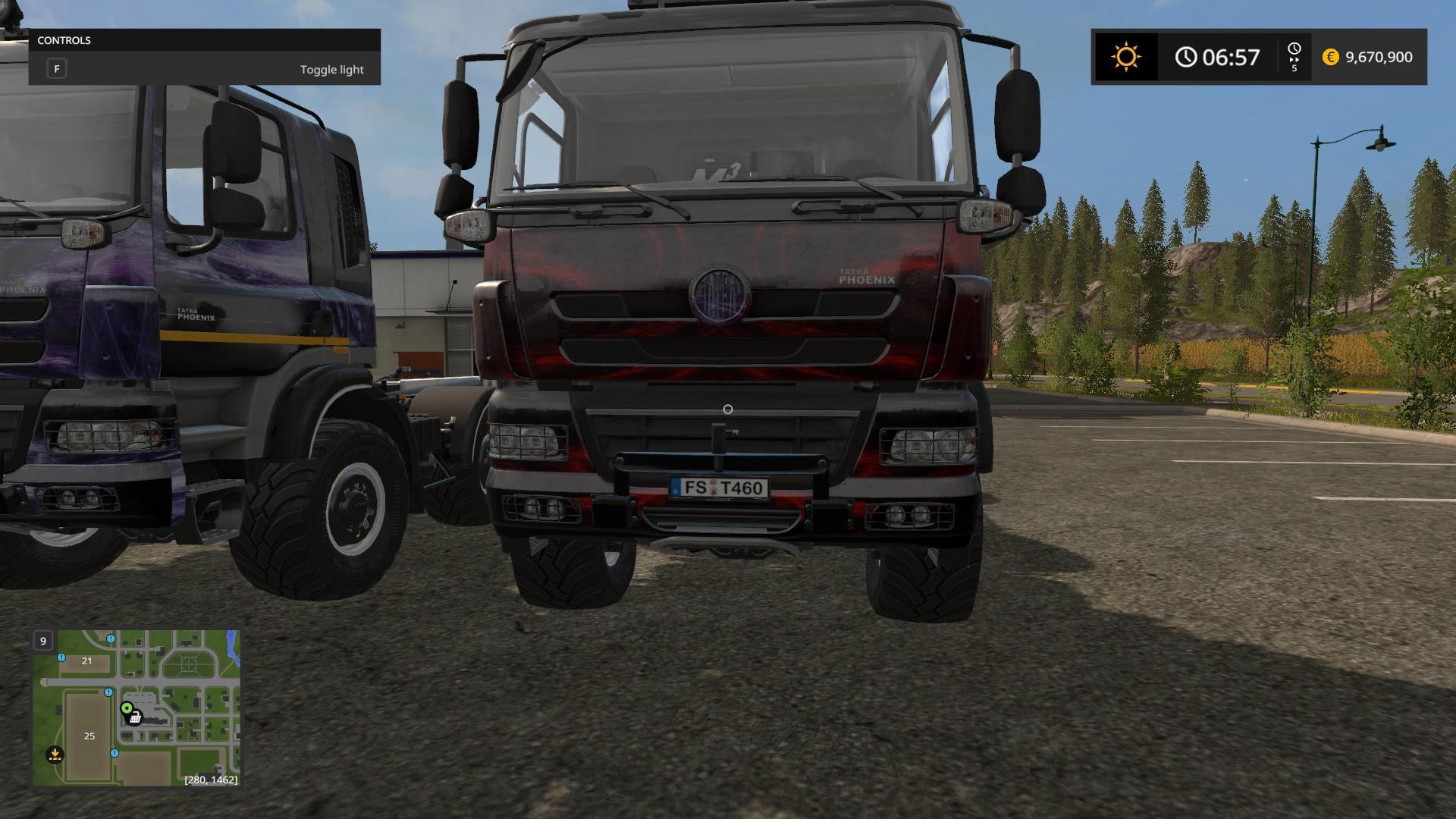This screenshot has height=819, width=1456.
Task: Select field 21 on the minimap
Action: tap(86, 661)
